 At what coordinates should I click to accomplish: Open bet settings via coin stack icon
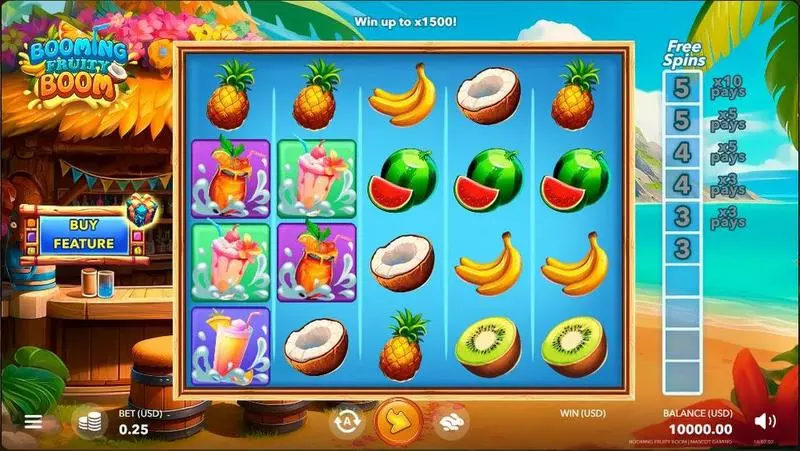point(91,421)
